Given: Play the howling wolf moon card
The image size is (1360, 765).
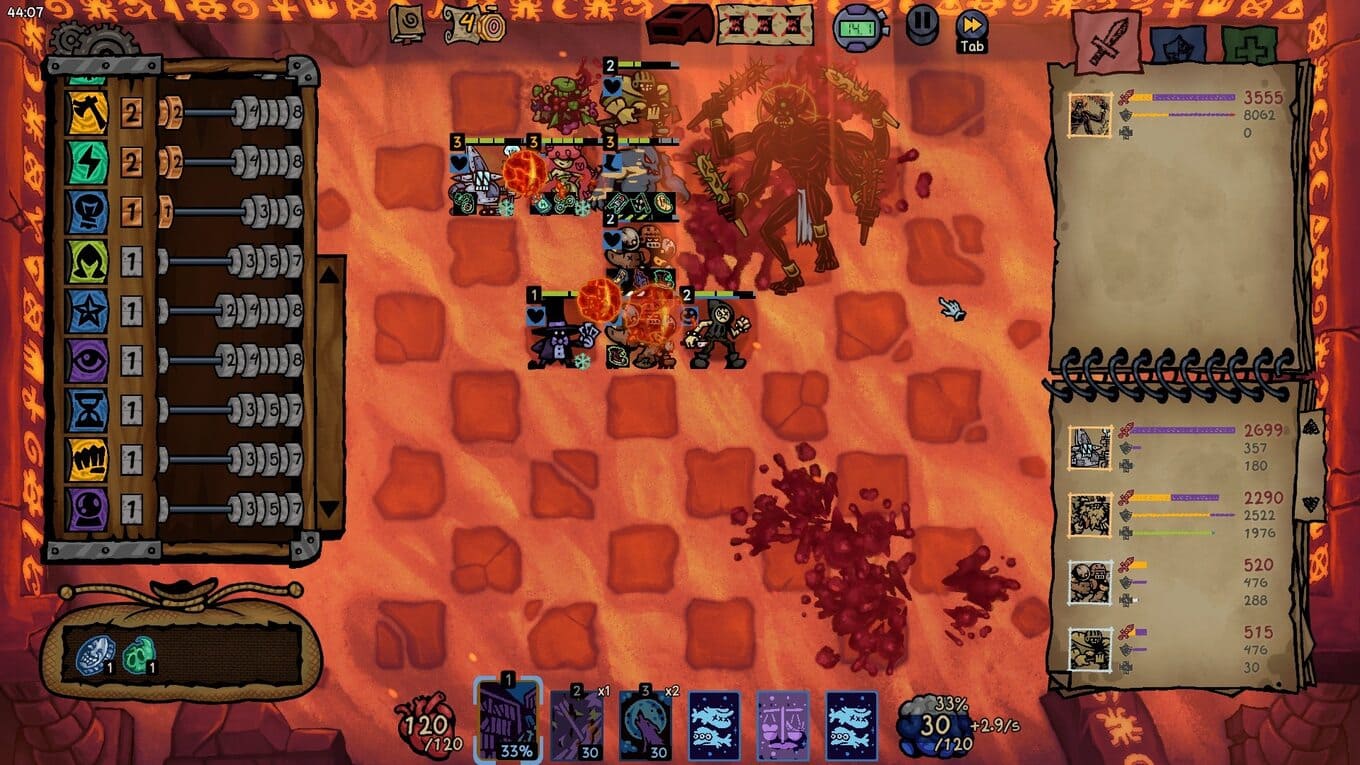Looking at the screenshot, I should (645, 723).
